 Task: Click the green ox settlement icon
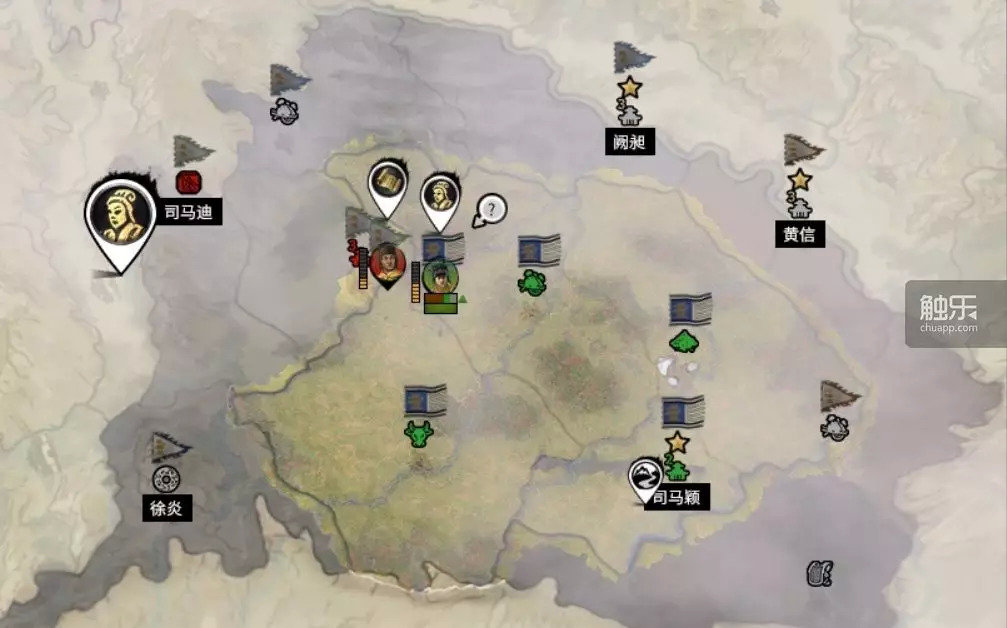click(418, 433)
